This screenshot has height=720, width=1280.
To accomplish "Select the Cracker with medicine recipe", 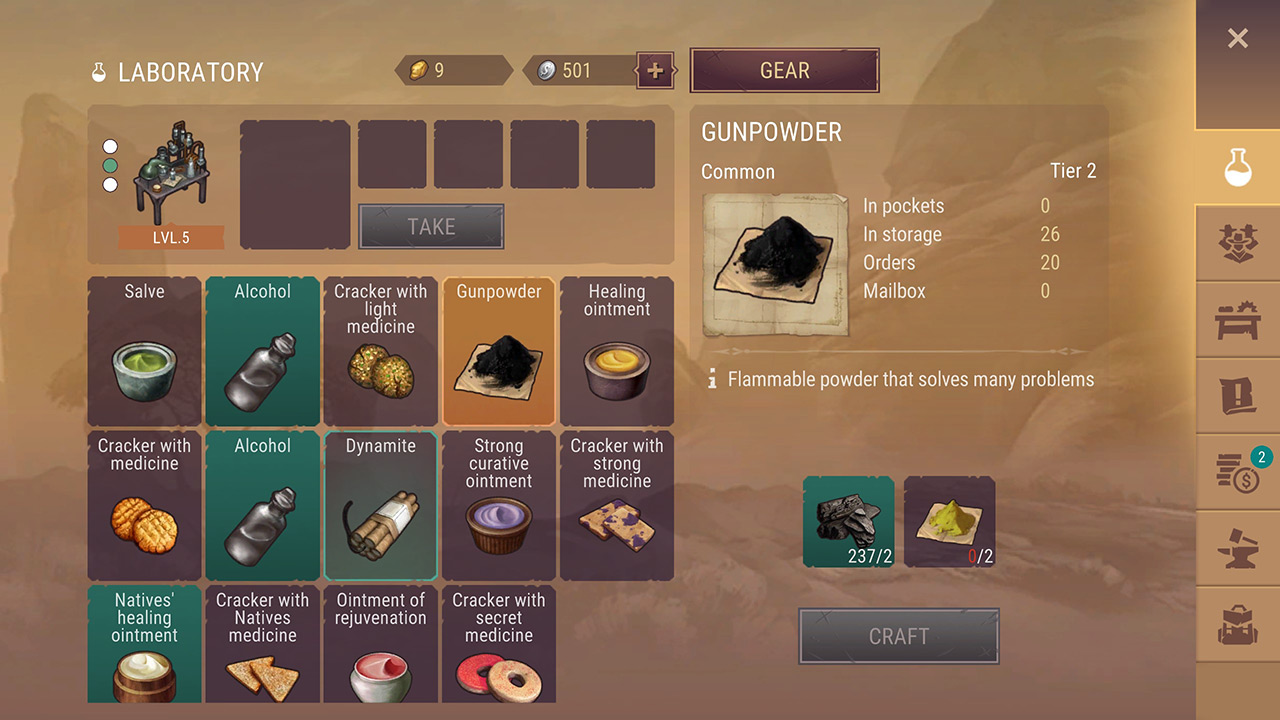I will [x=145, y=506].
